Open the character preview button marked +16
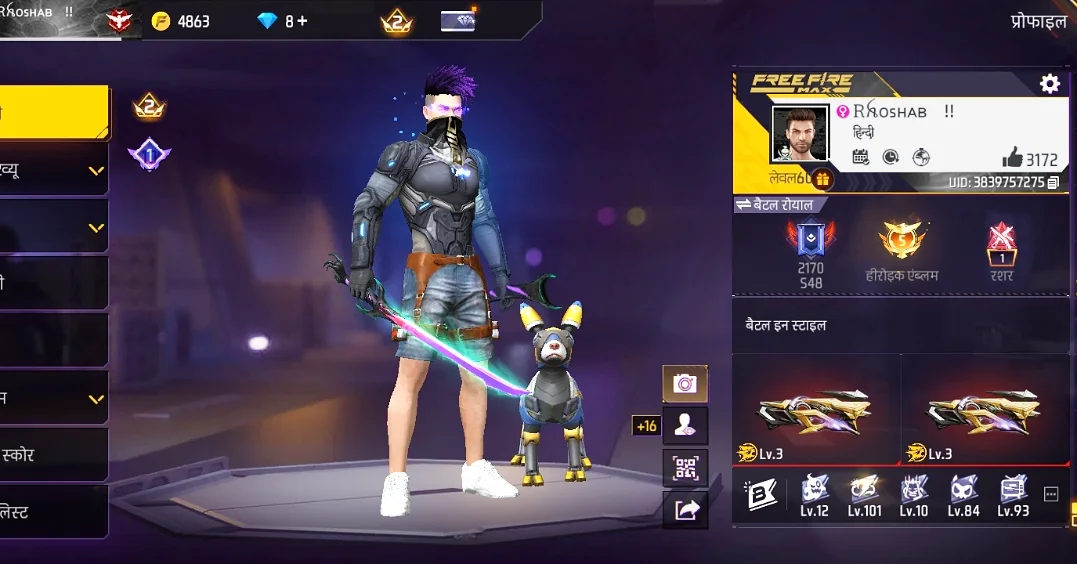This screenshot has height=564, width=1077. pyautogui.click(x=685, y=425)
